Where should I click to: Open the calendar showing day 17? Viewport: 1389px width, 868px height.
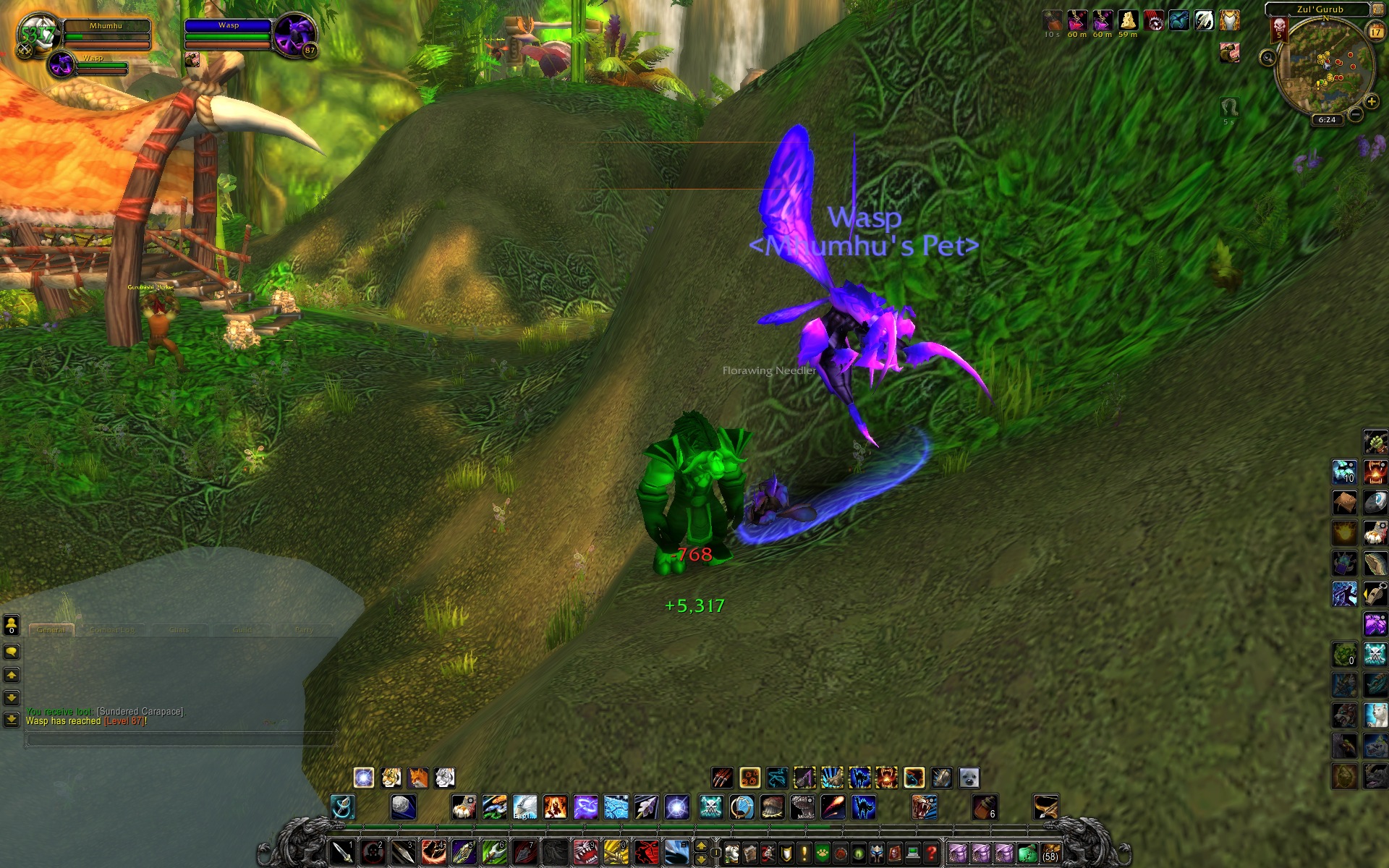tap(1375, 31)
